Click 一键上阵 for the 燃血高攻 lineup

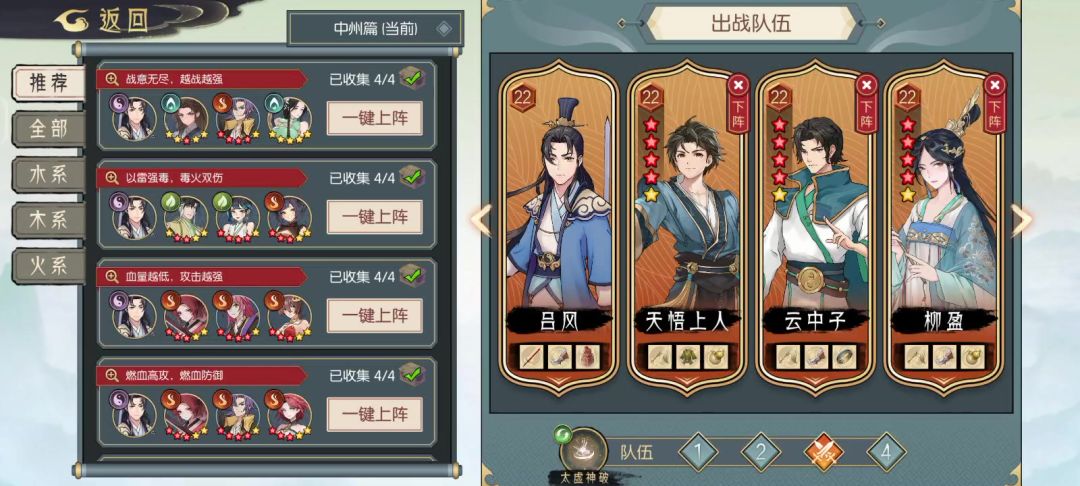374,414
